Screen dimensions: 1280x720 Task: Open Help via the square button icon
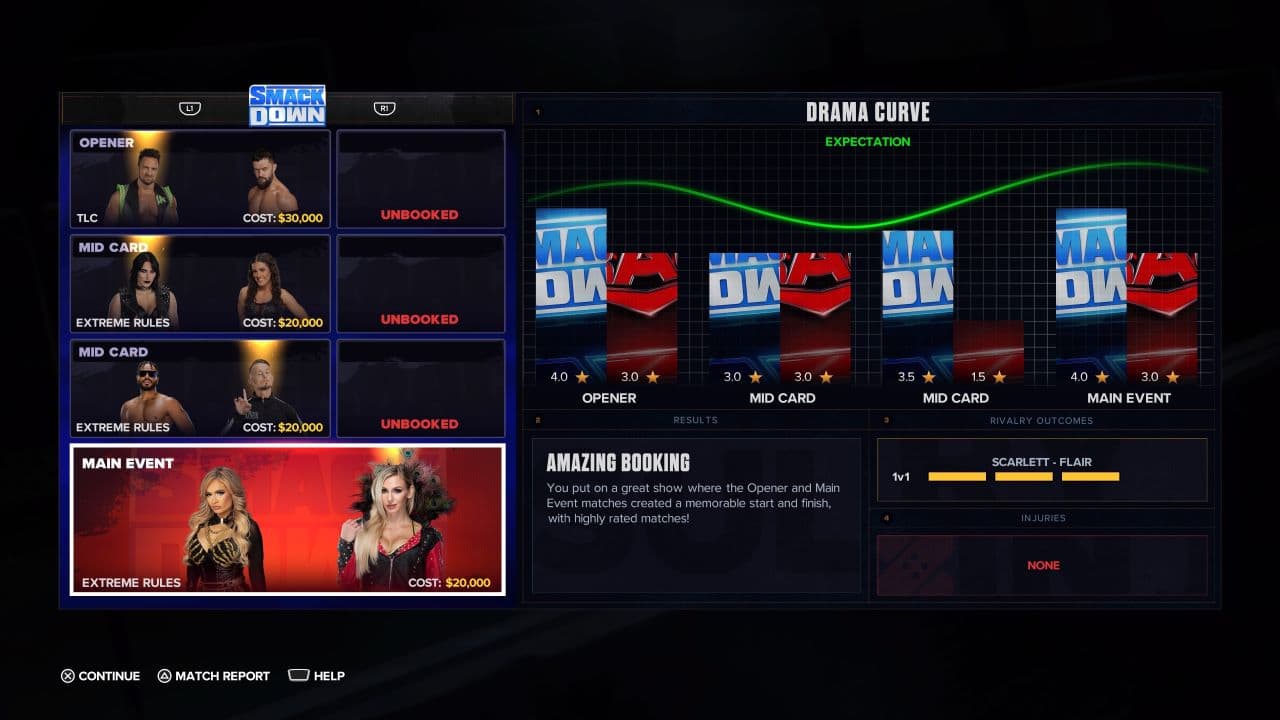coord(300,675)
